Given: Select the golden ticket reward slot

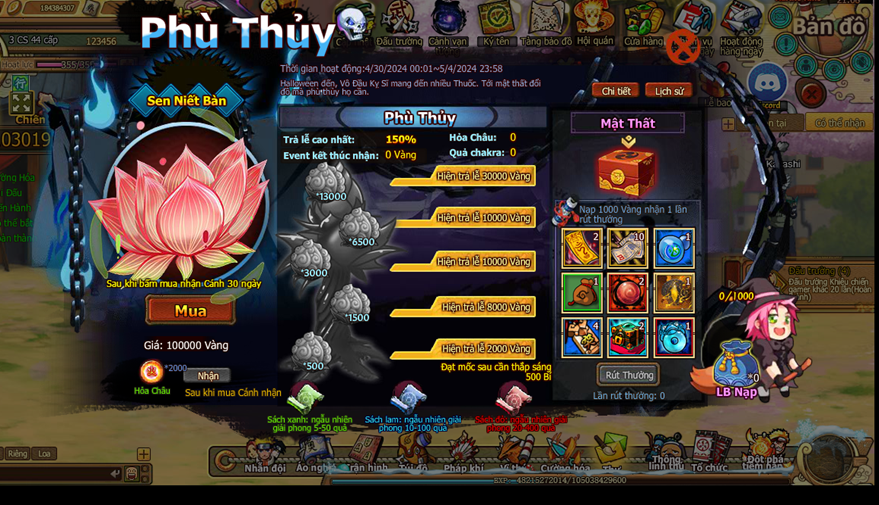Looking at the screenshot, I should coord(581,248).
